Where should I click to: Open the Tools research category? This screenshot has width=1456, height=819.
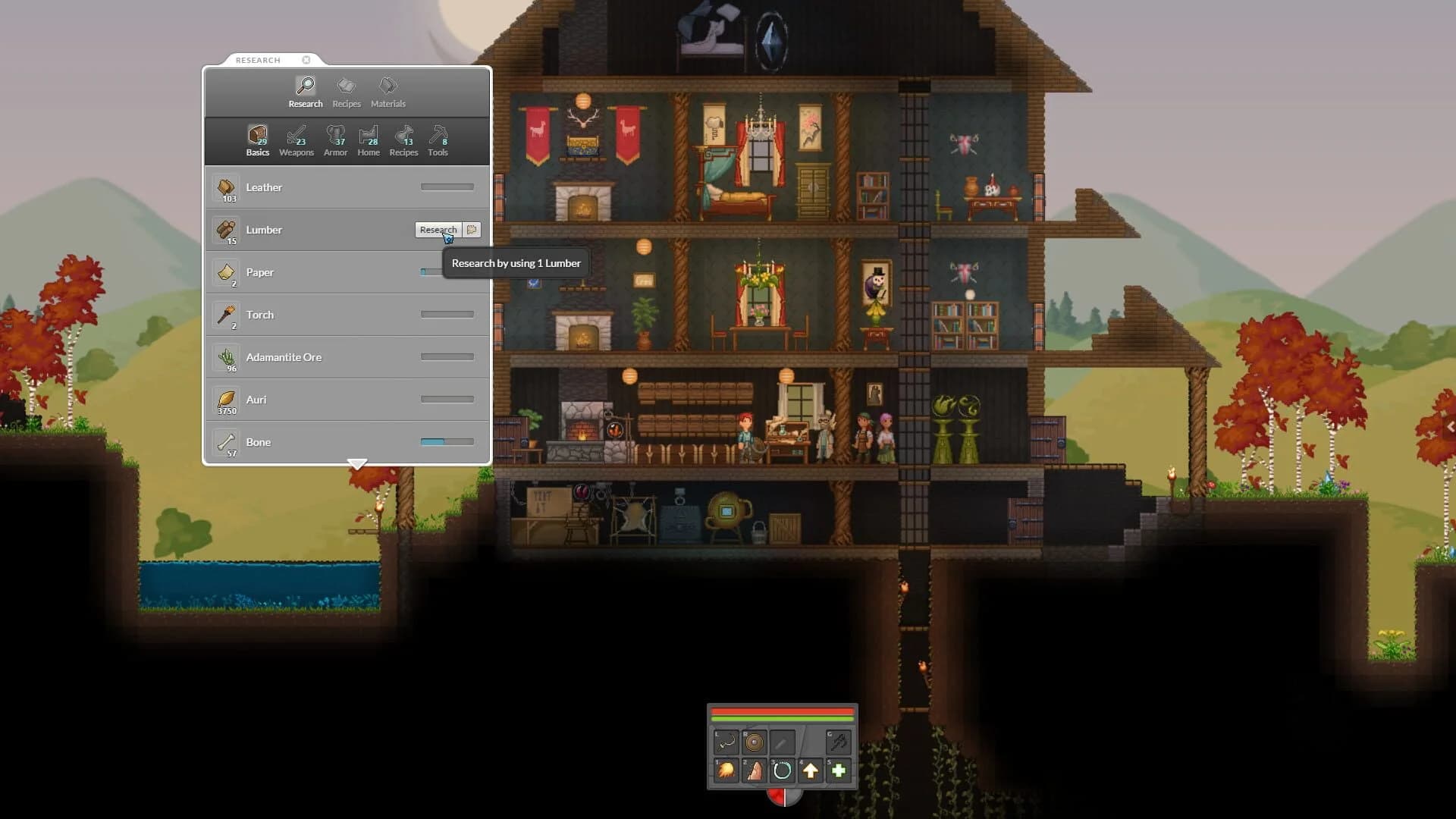439,138
